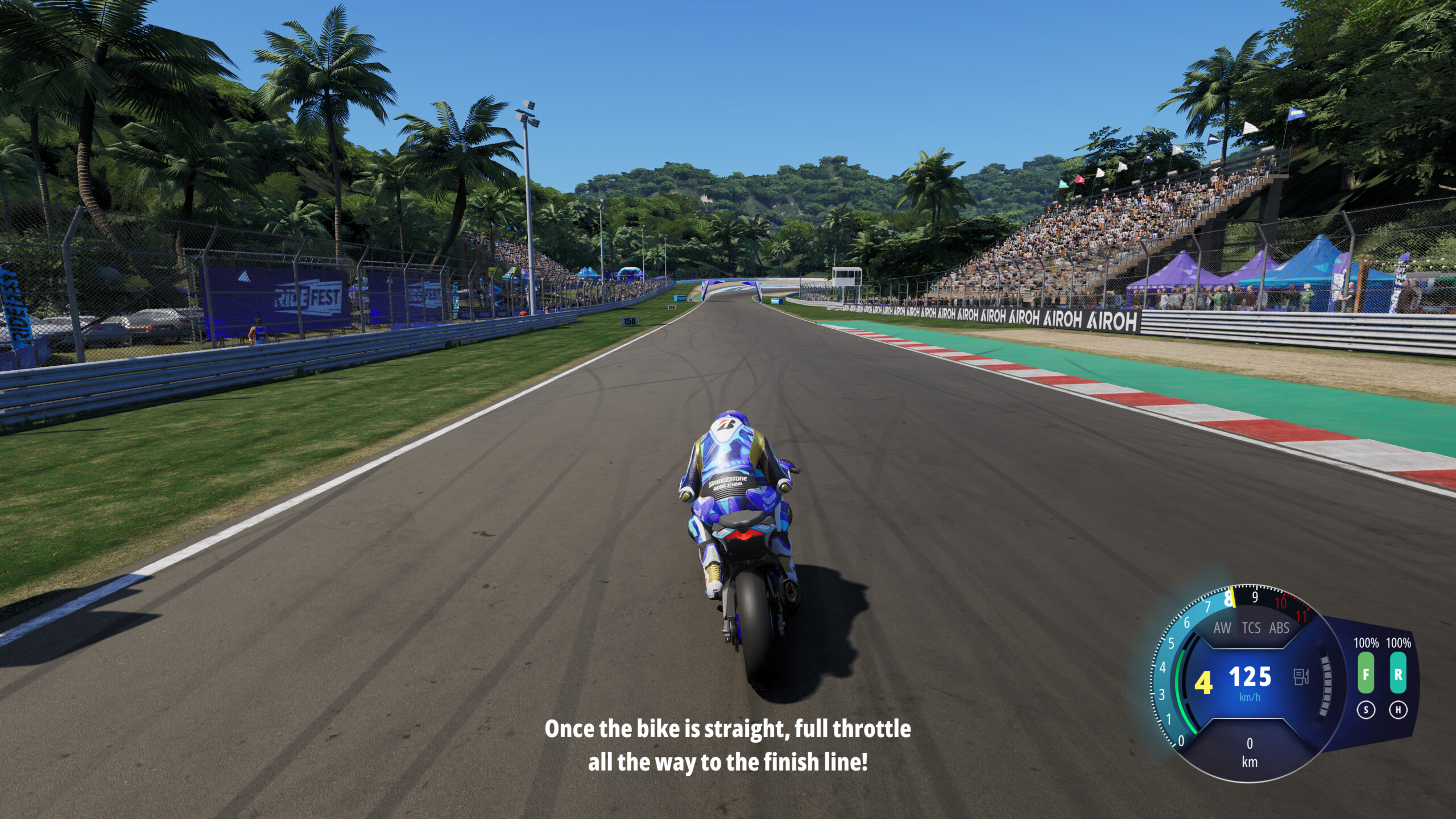Select the S tire compound badge
This screenshot has width=1456, height=819.
tap(1366, 710)
